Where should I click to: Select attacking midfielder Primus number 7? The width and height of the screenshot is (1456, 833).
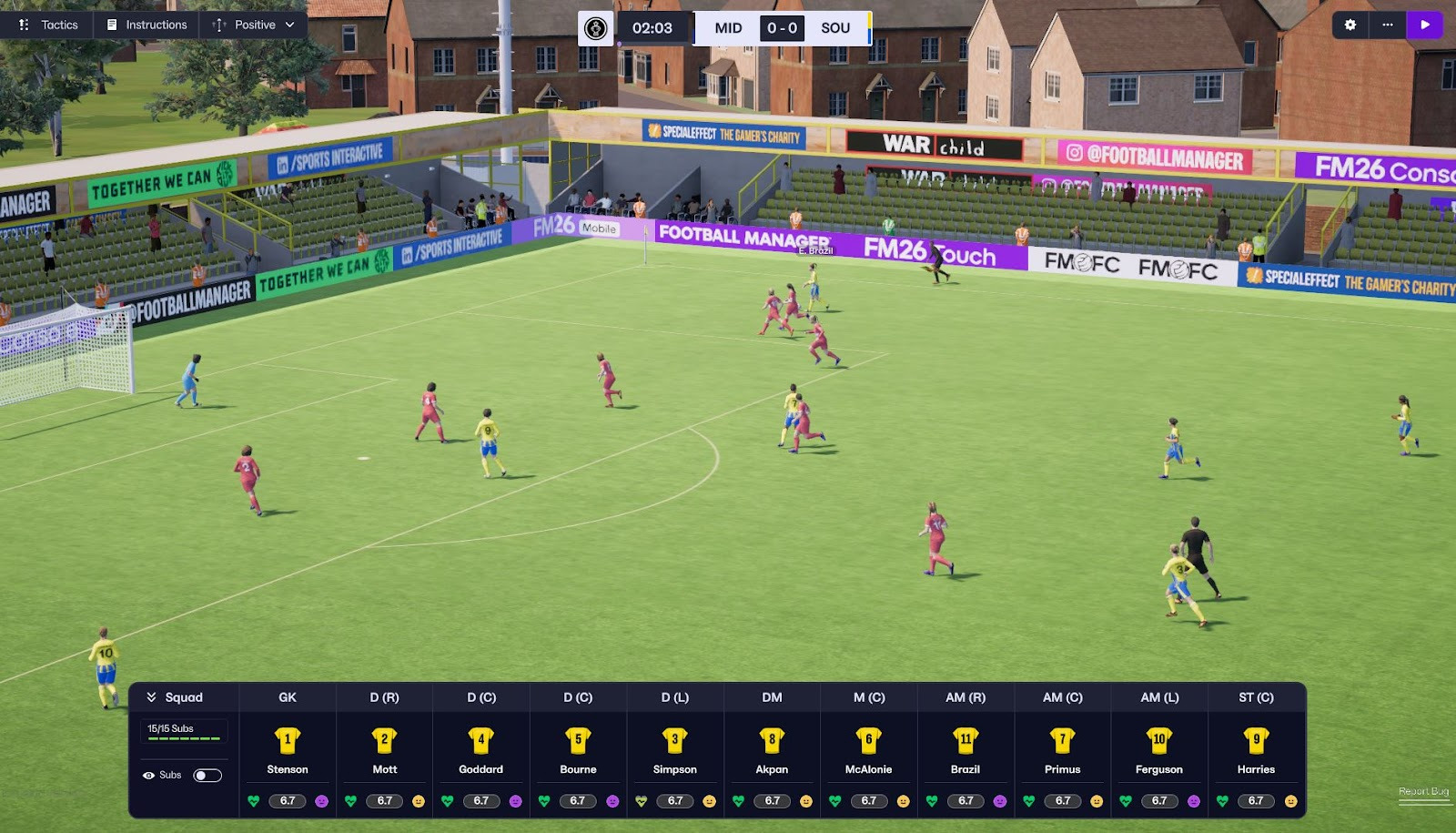[x=1063, y=740]
